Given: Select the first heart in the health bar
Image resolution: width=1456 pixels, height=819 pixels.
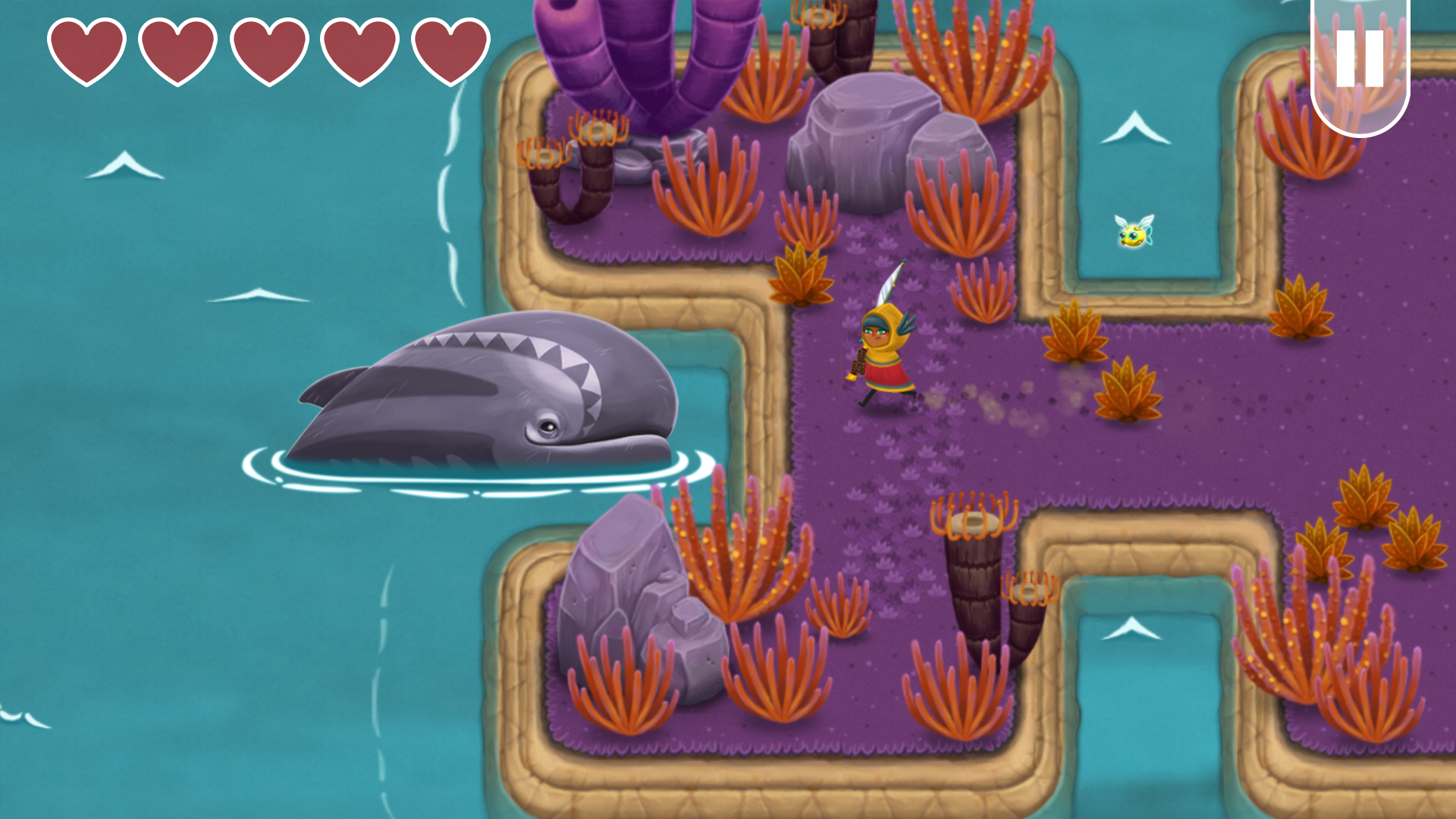Looking at the screenshot, I should 86,51.
